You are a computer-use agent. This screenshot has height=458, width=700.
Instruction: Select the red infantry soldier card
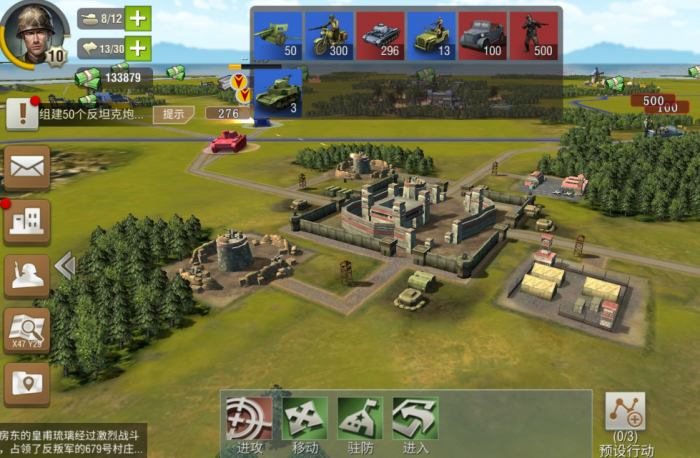point(533,36)
